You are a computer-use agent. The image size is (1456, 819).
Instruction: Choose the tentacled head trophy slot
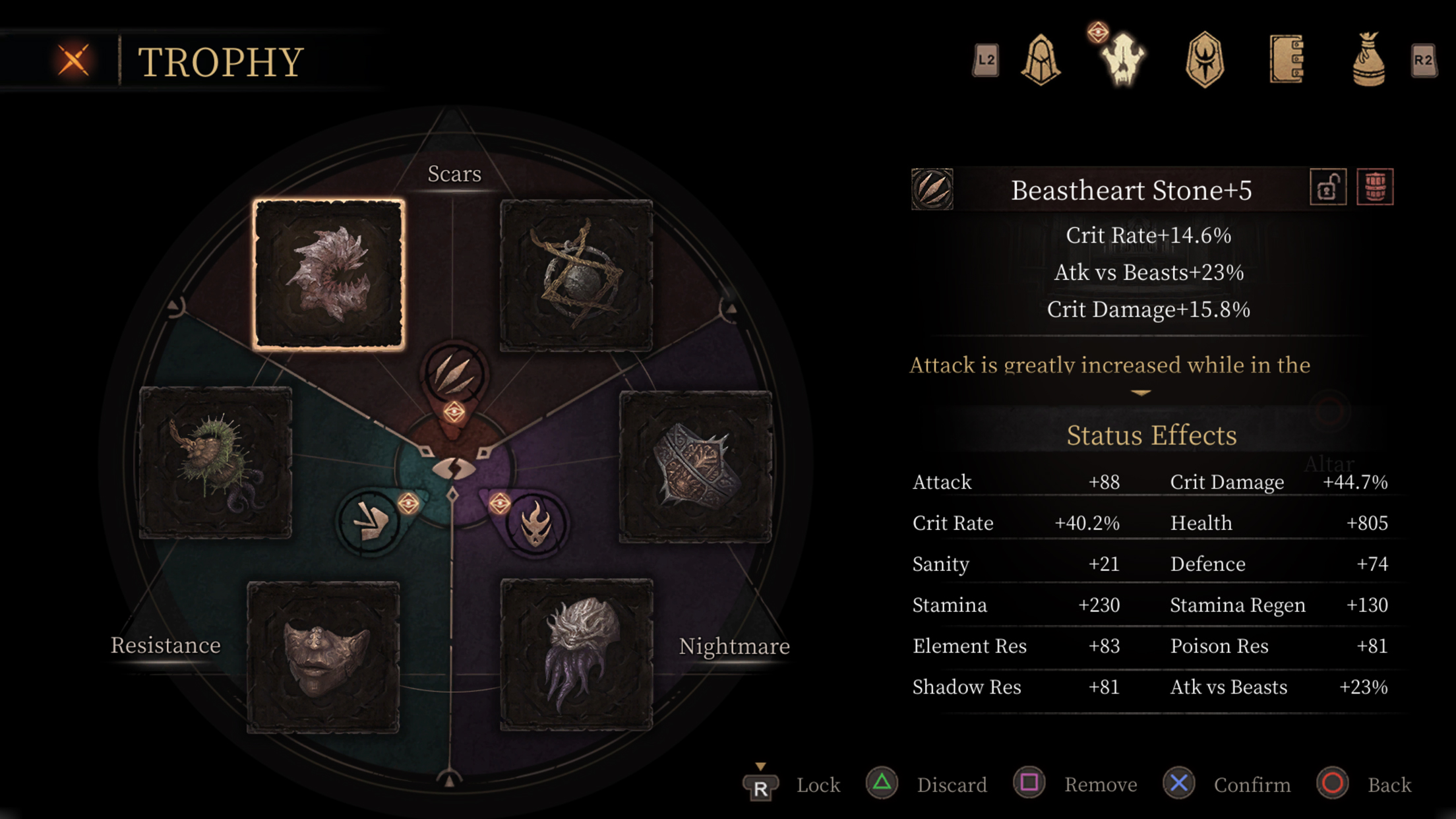coord(576,655)
